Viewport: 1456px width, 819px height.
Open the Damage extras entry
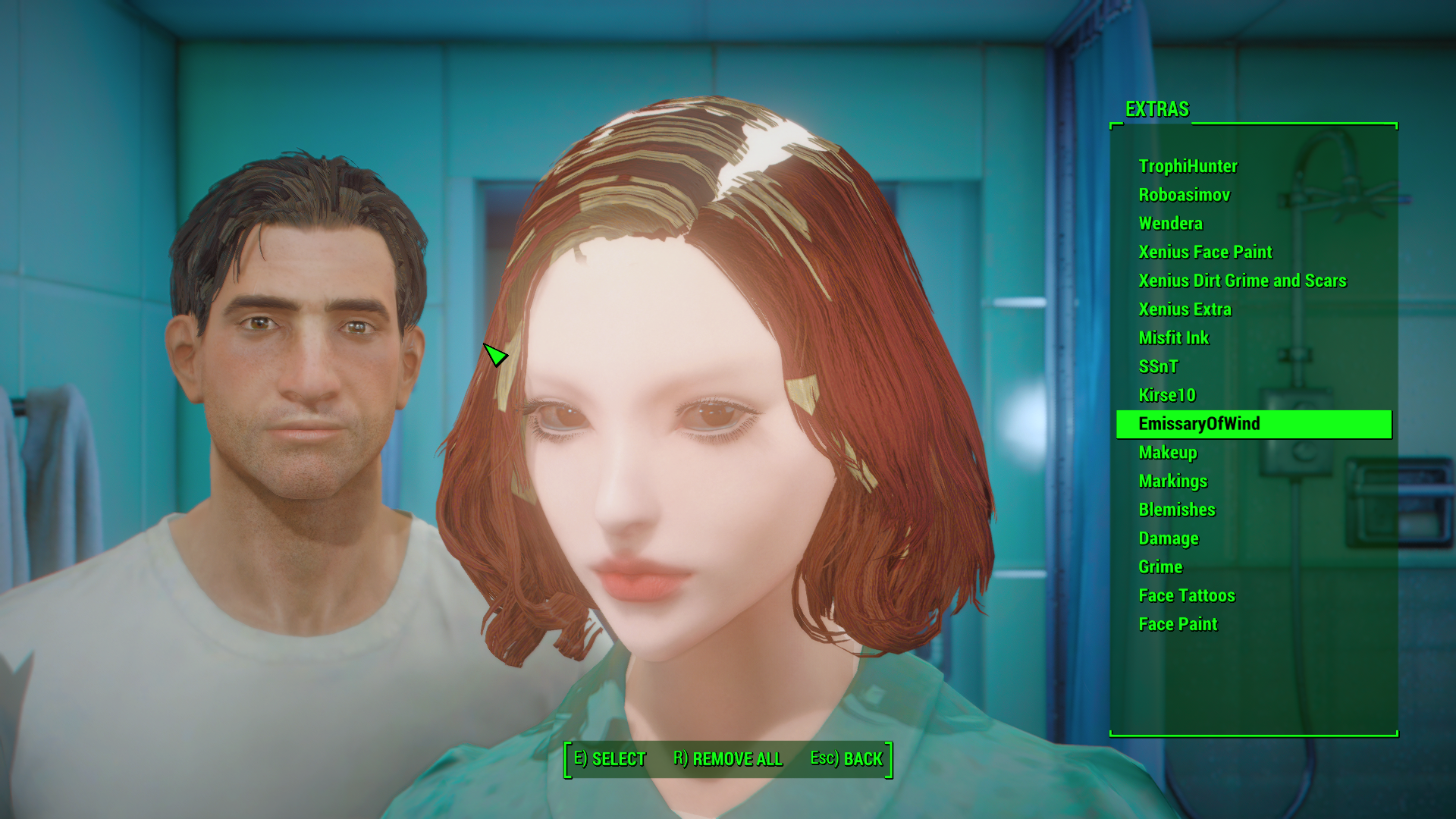click(x=1168, y=538)
